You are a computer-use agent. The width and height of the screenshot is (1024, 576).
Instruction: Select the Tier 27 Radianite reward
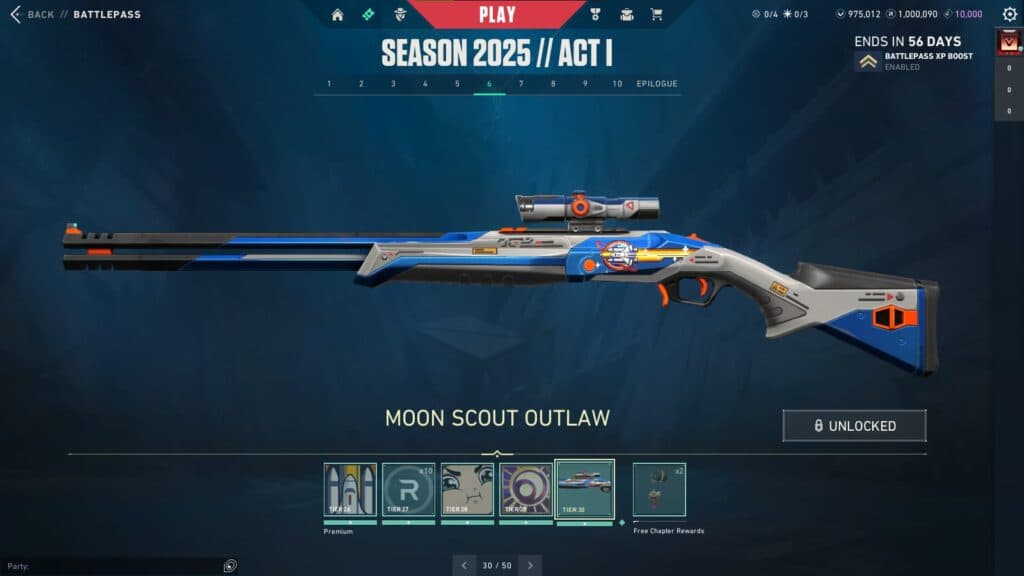click(x=409, y=489)
